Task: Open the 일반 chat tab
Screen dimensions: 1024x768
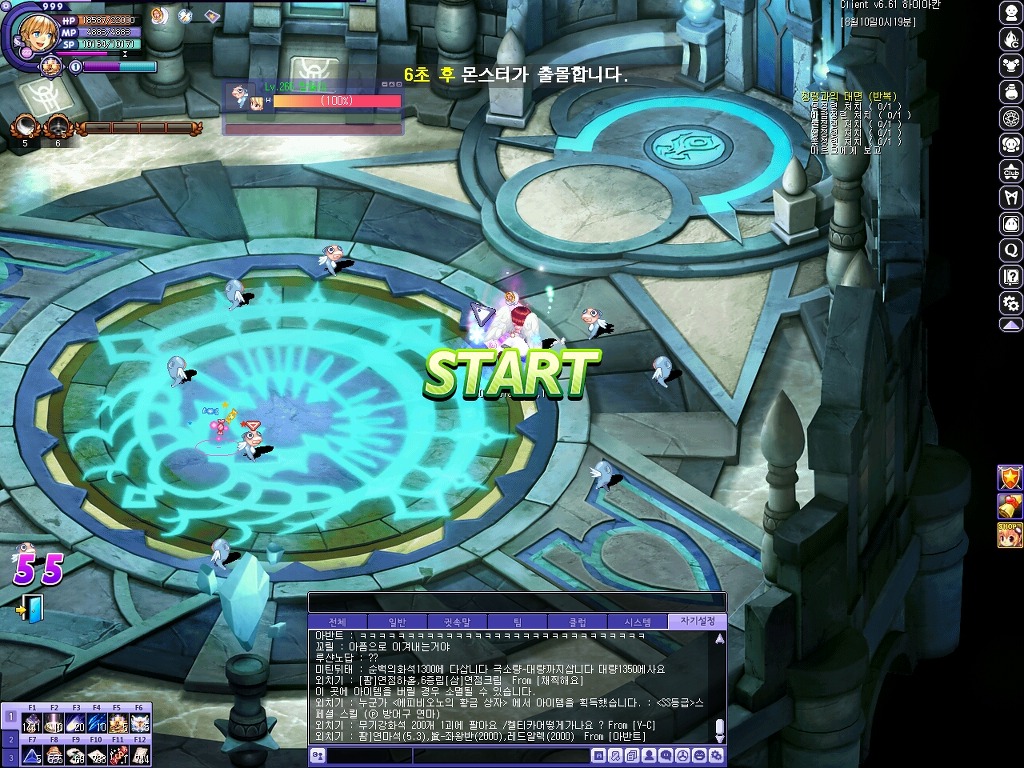Action: click(x=397, y=622)
